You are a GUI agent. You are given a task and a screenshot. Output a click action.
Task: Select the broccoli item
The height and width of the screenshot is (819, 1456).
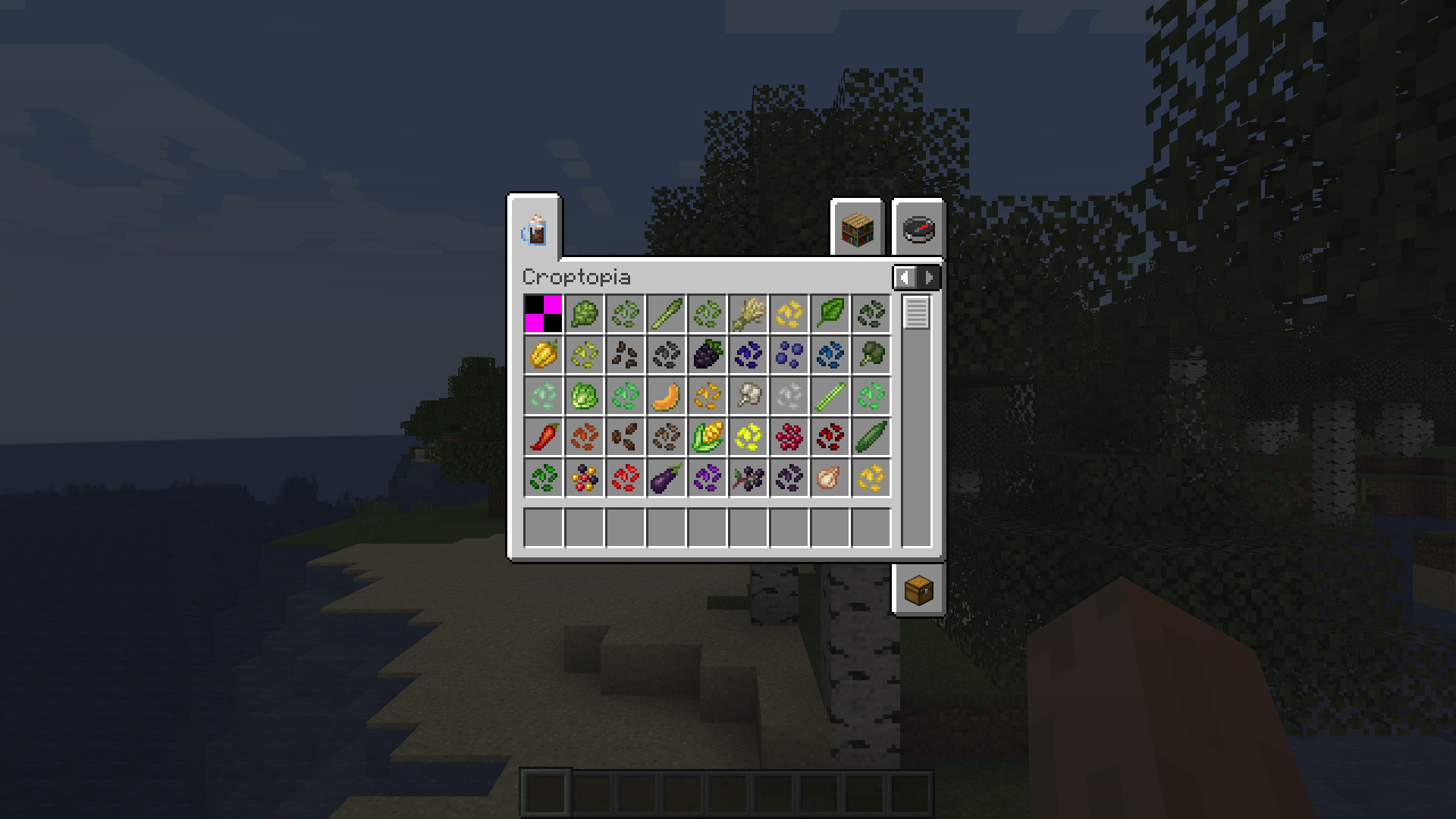point(871,355)
